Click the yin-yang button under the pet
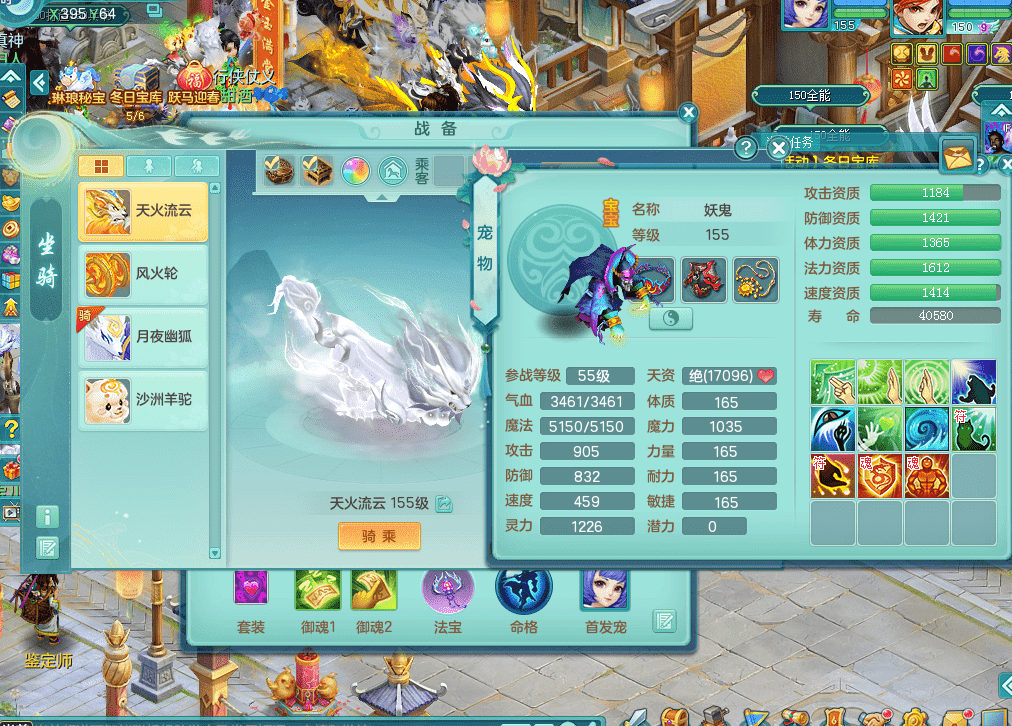The height and width of the screenshot is (726, 1012). tap(671, 318)
